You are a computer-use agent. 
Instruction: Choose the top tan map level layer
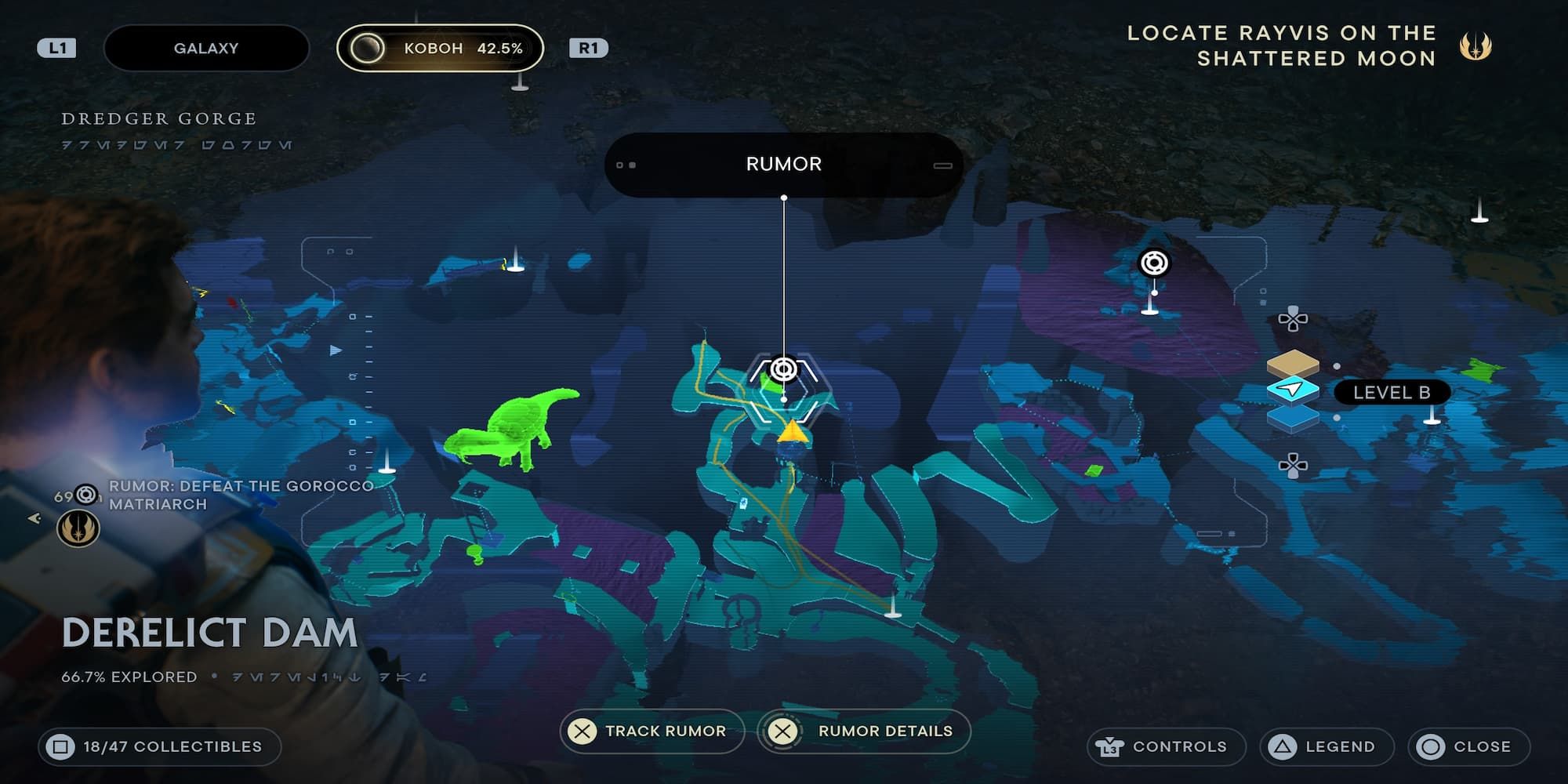tap(1293, 363)
